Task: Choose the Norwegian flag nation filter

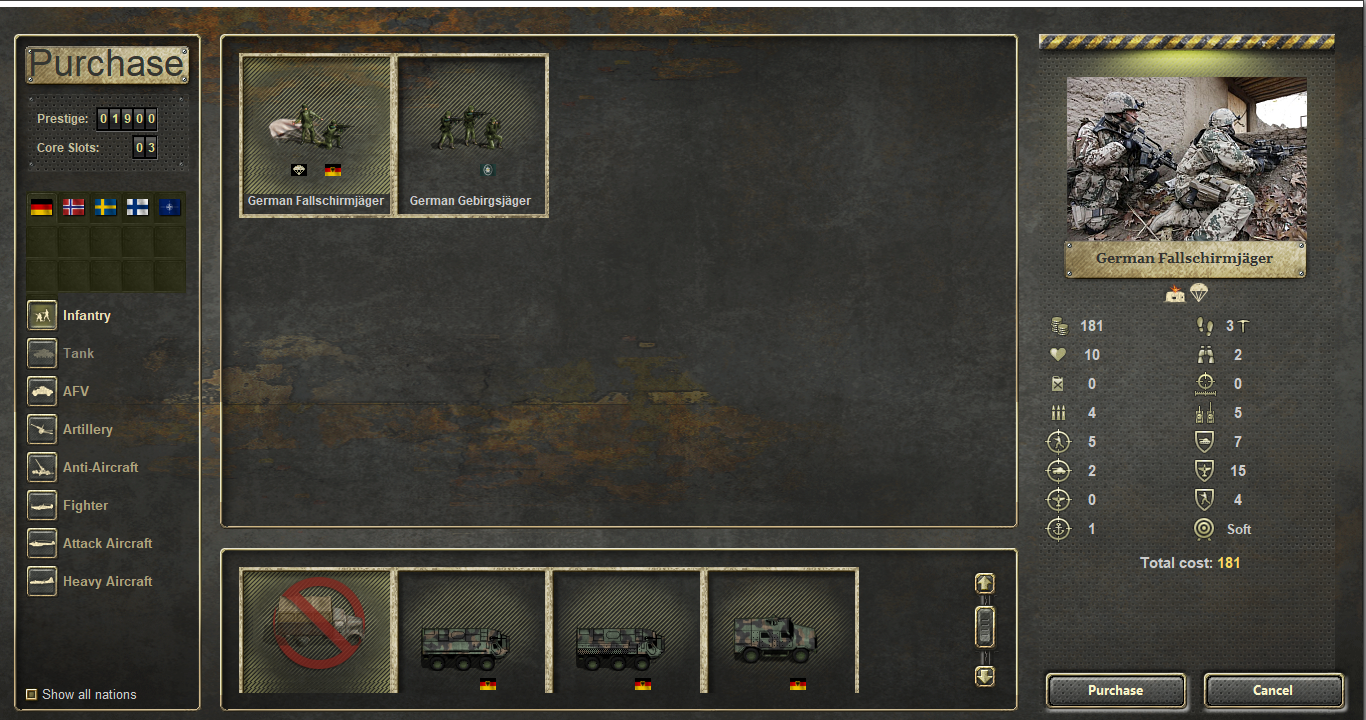Action: [73, 208]
